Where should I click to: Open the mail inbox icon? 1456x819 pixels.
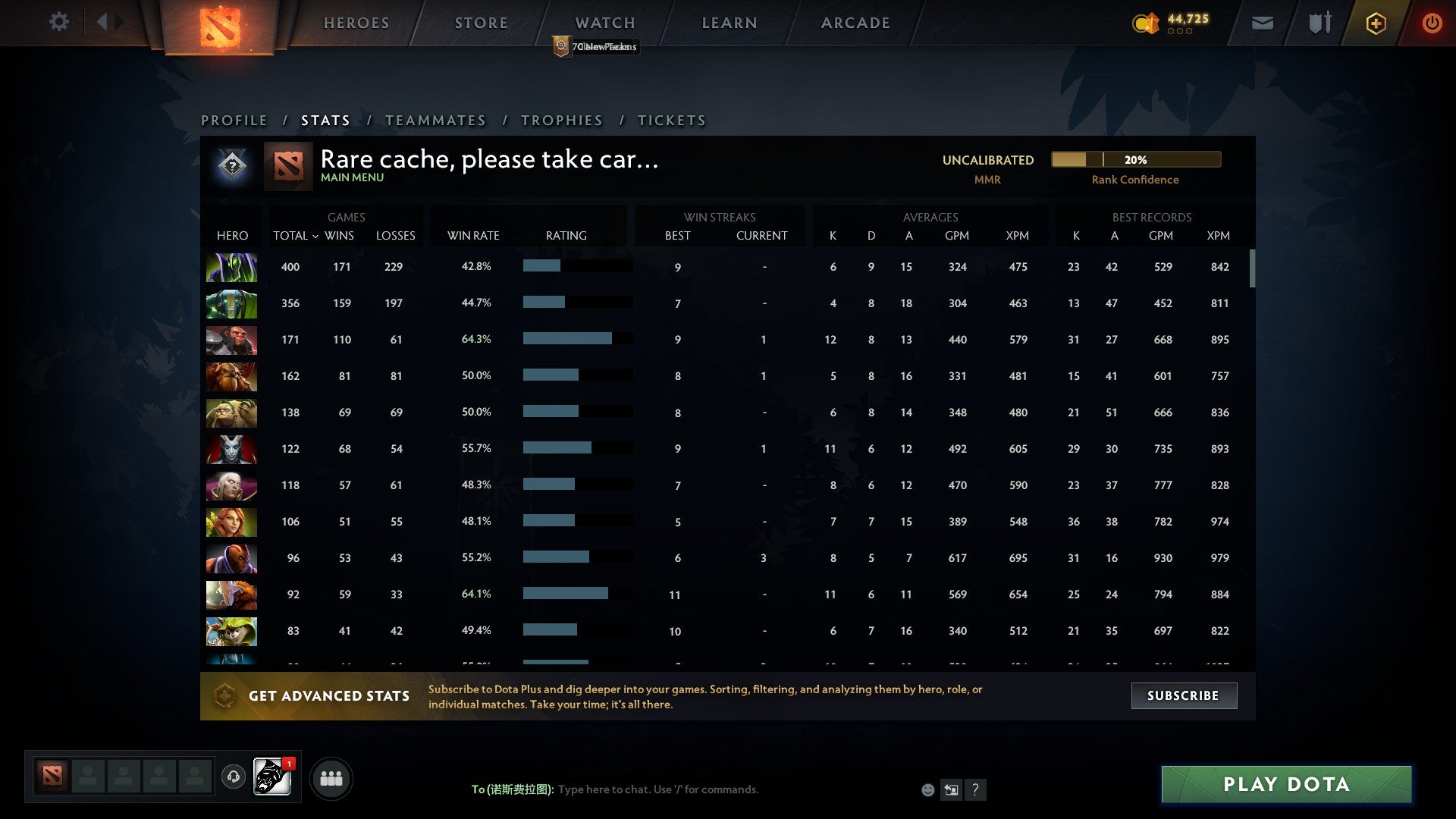[1262, 23]
